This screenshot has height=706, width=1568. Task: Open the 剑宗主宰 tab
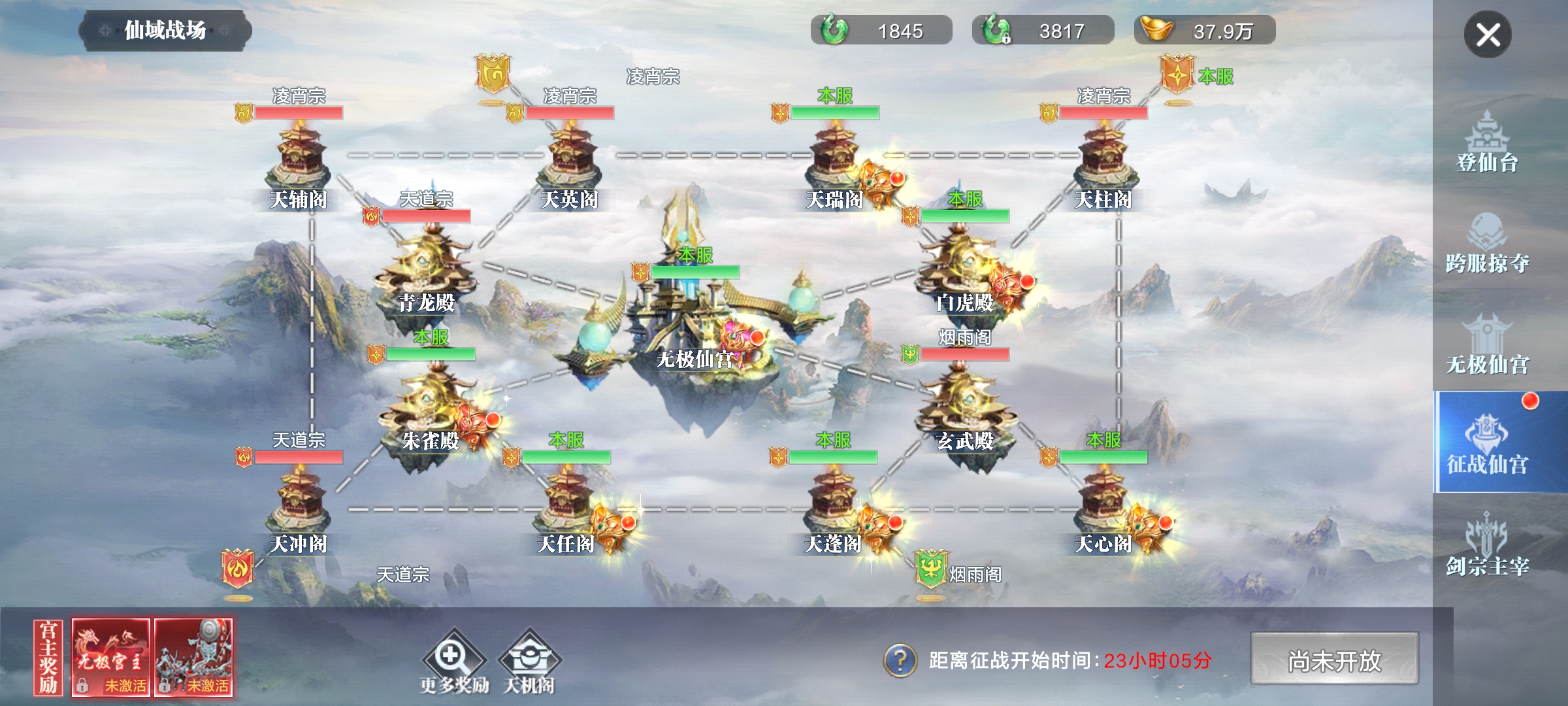pos(1487,546)
